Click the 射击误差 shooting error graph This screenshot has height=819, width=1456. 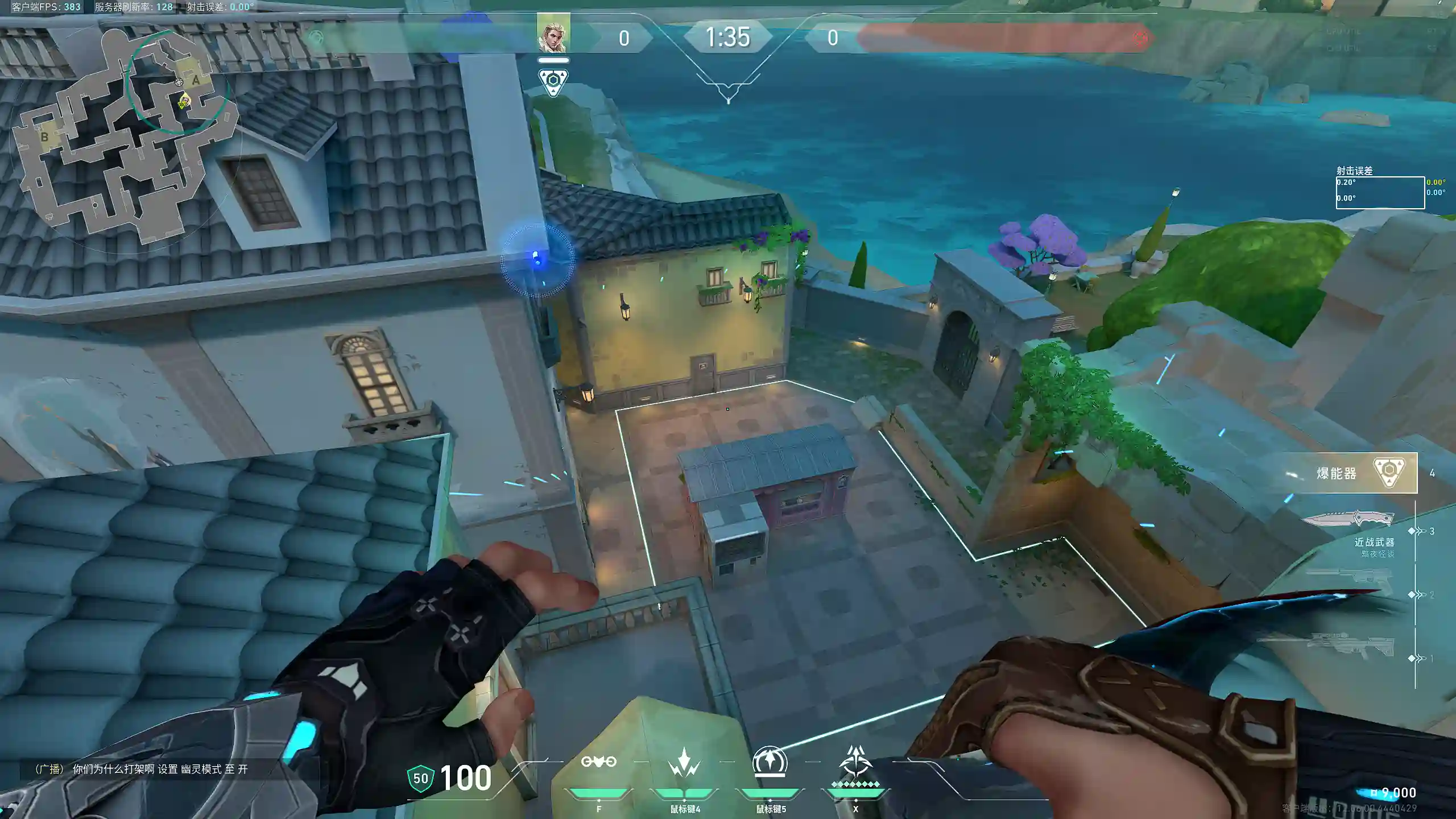click(x=1380, y=192)
